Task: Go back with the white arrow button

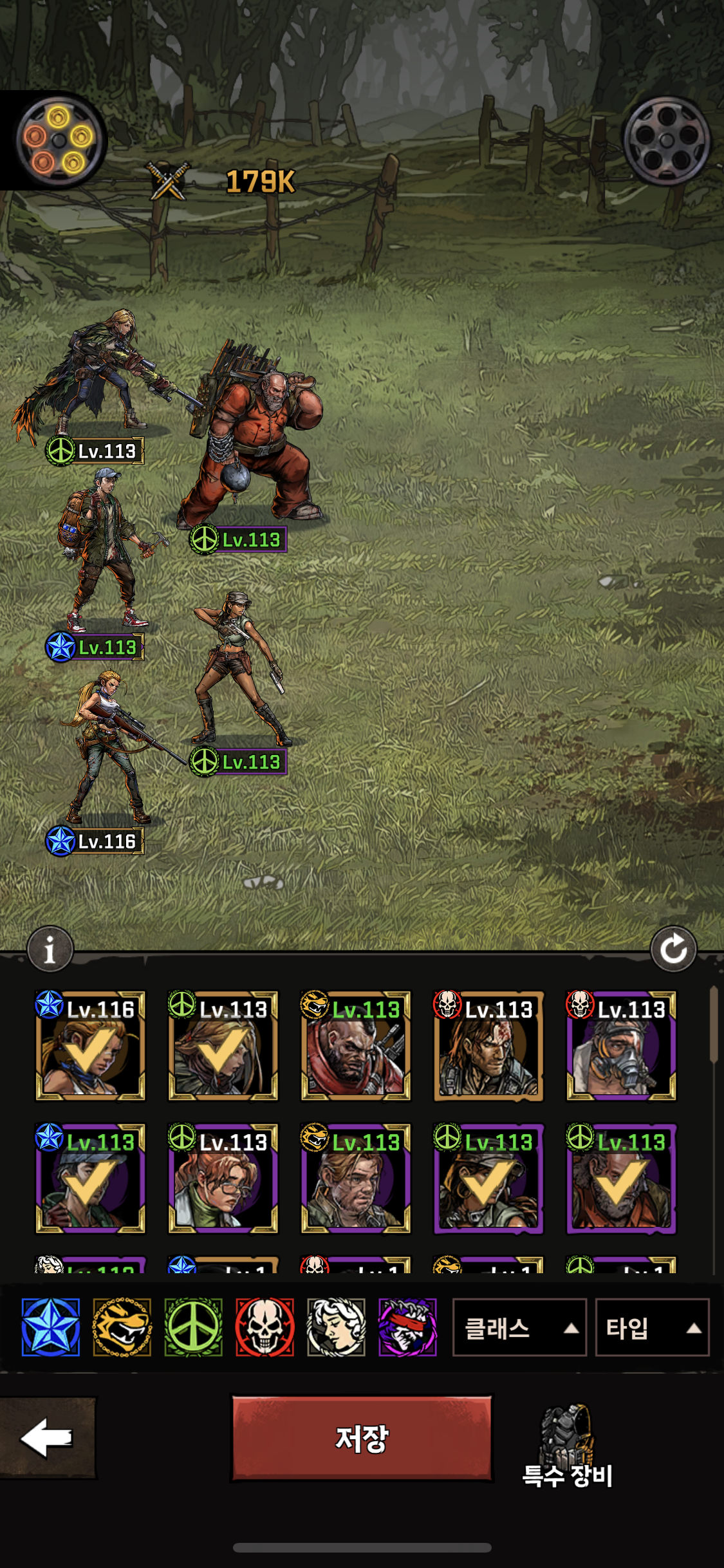Action: [x=47, y=1437]
